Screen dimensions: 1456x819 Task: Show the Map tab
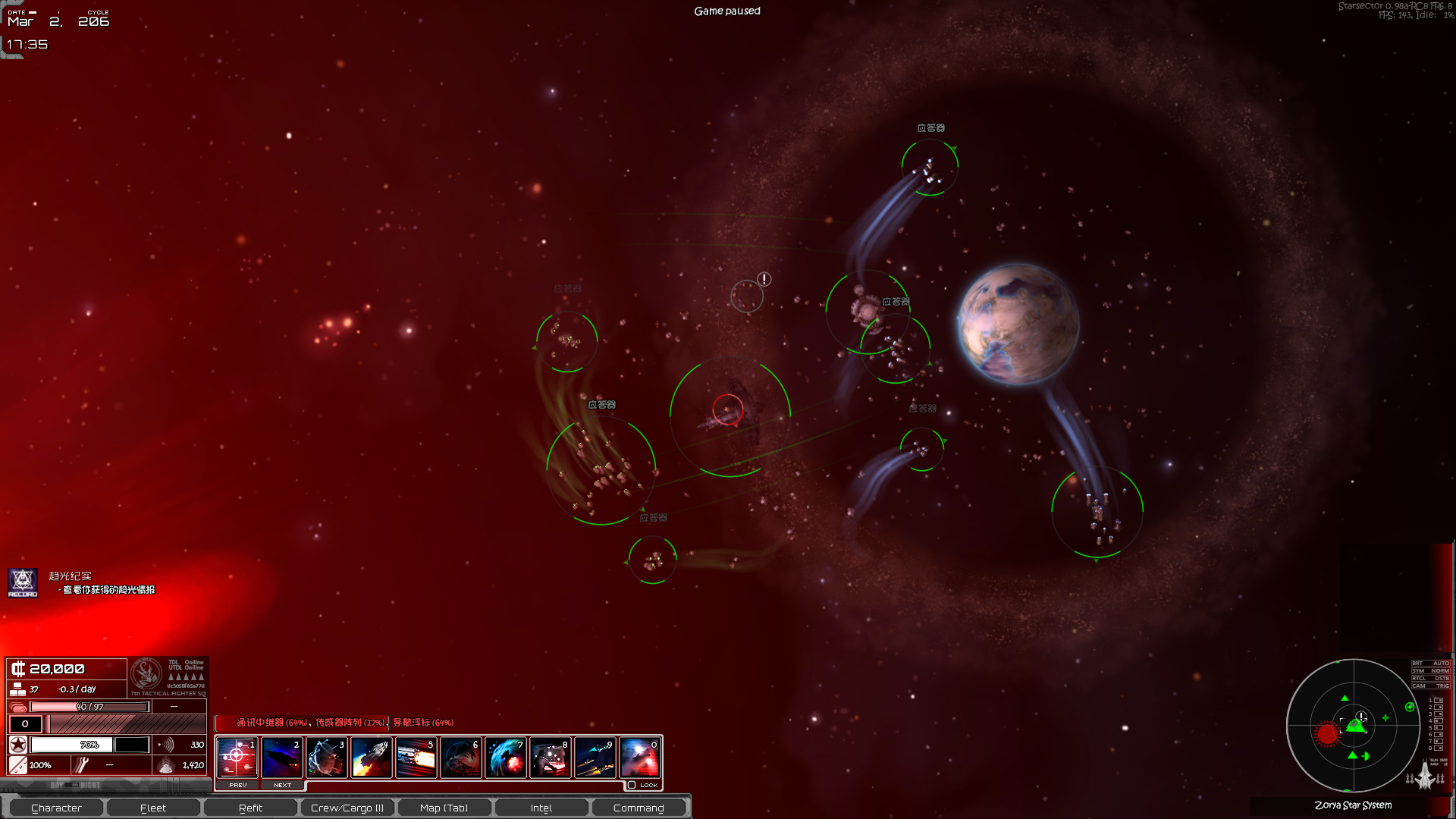444,808
